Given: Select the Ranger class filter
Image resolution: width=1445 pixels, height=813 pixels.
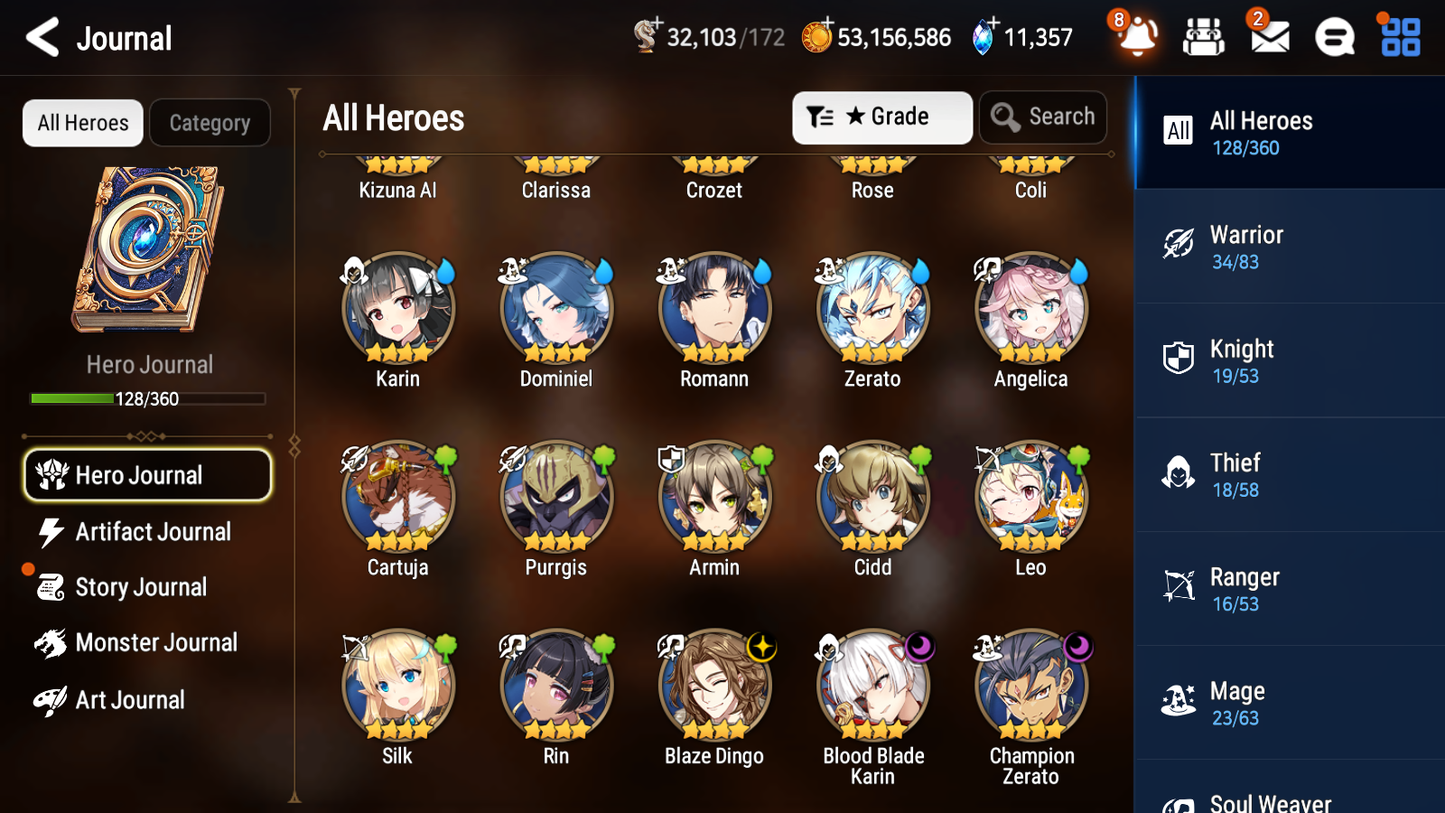Looking at the screenshot, I should 1289,588.
